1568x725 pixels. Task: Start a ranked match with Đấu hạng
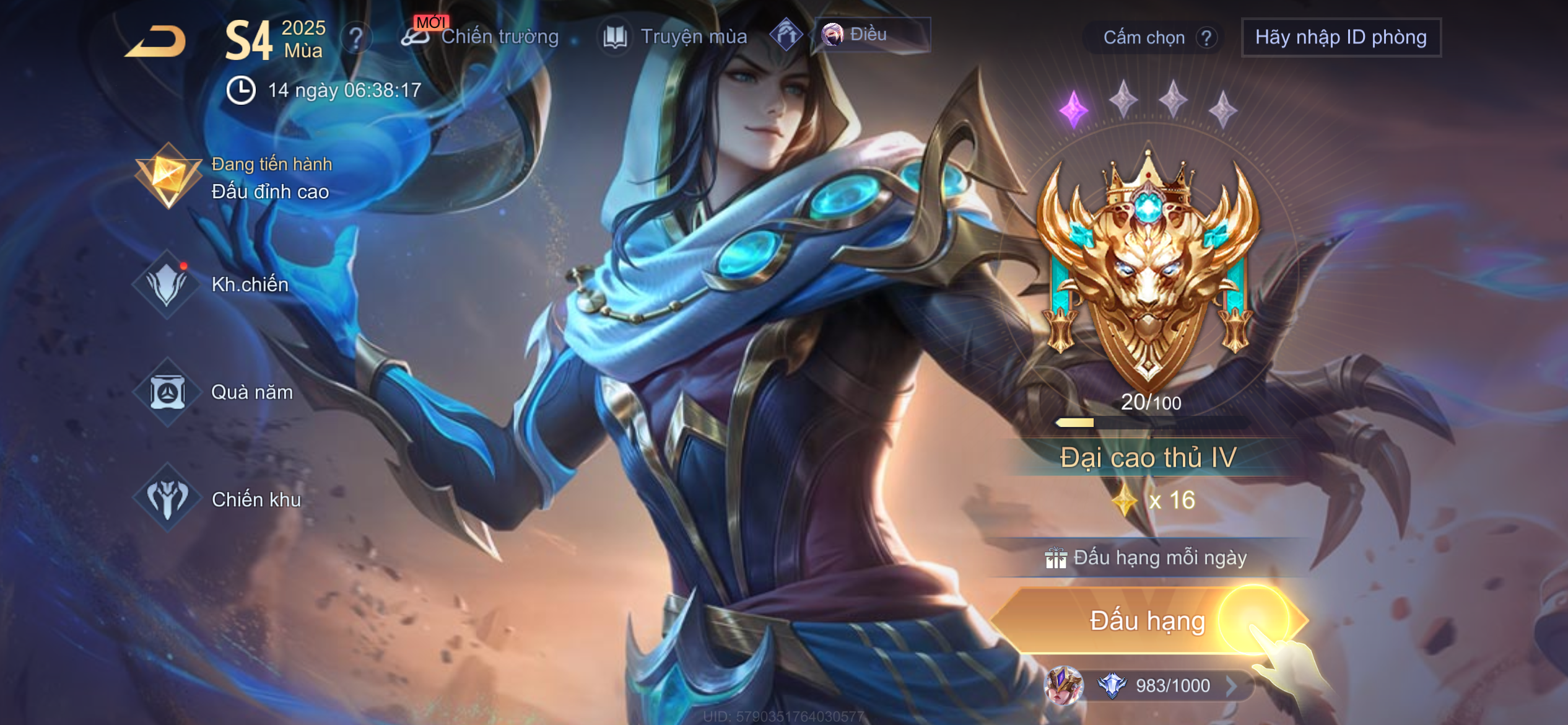point(1148,620)
